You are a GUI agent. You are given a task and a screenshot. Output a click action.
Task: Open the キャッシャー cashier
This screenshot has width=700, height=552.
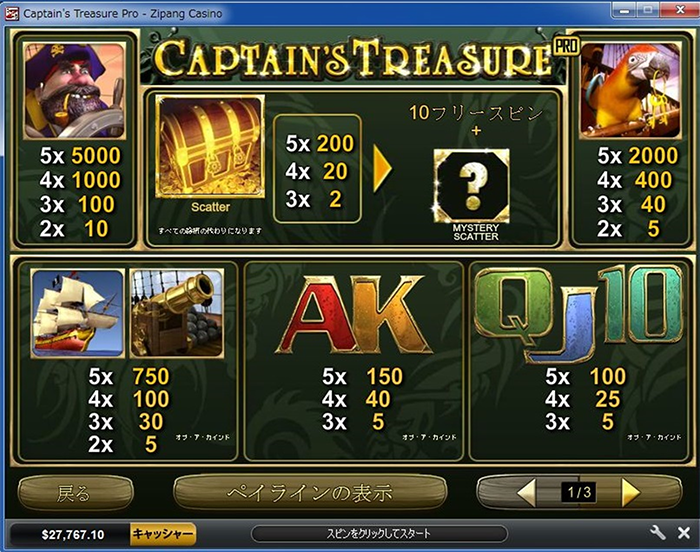click(x=163, y=534)
